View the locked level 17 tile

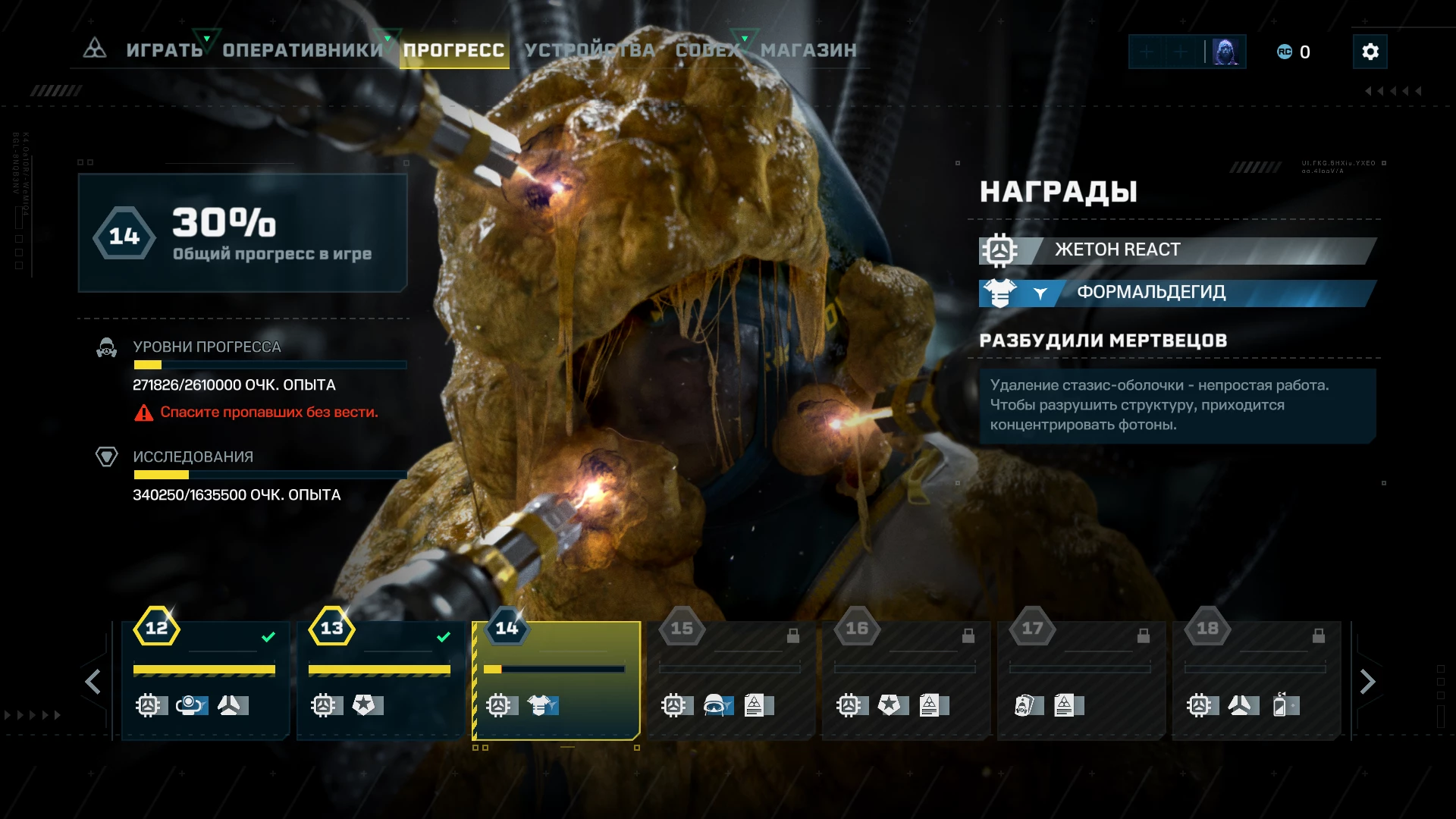(1081, 680)
